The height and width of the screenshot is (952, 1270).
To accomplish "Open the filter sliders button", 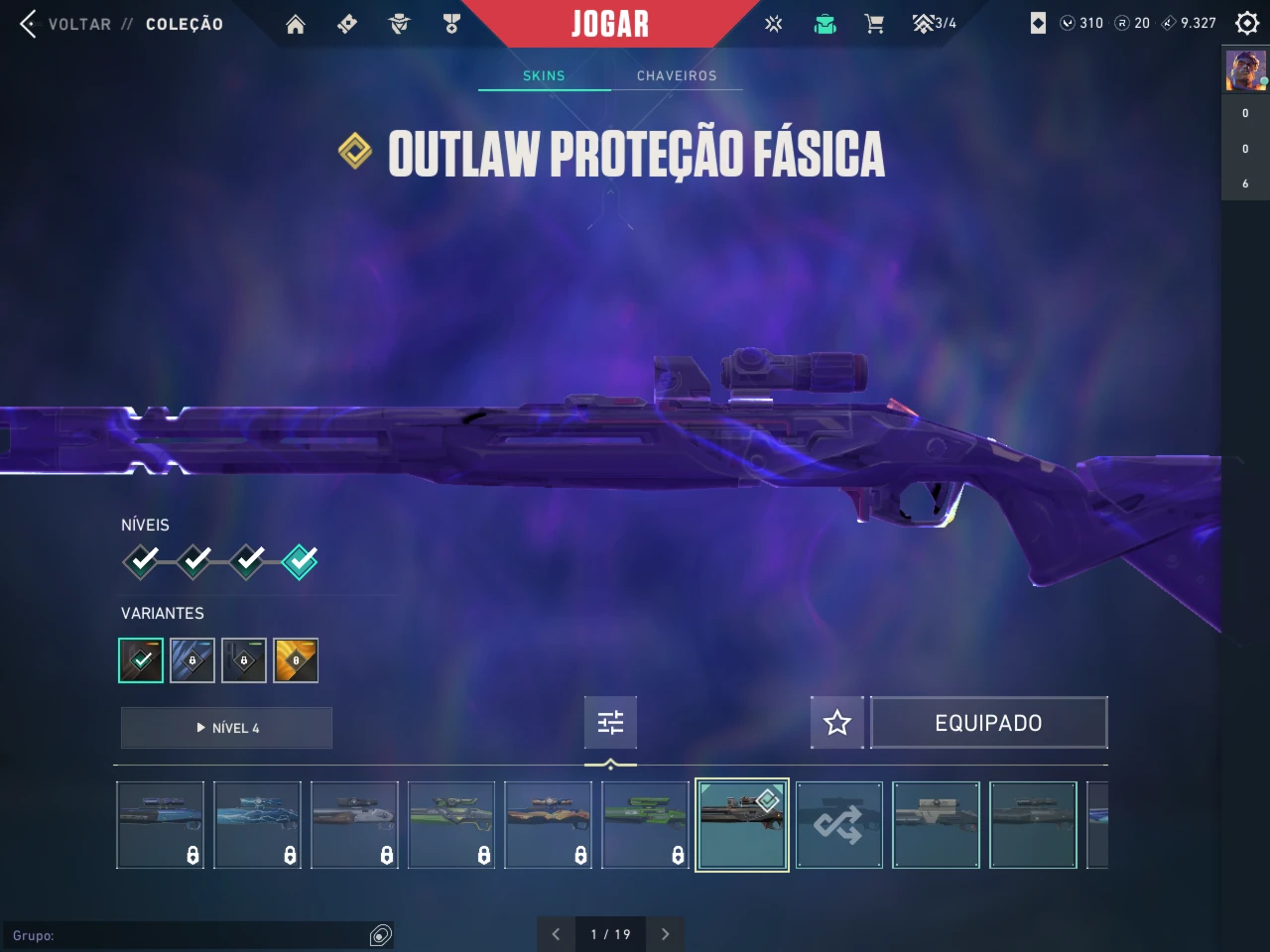I will pos(610,723).
